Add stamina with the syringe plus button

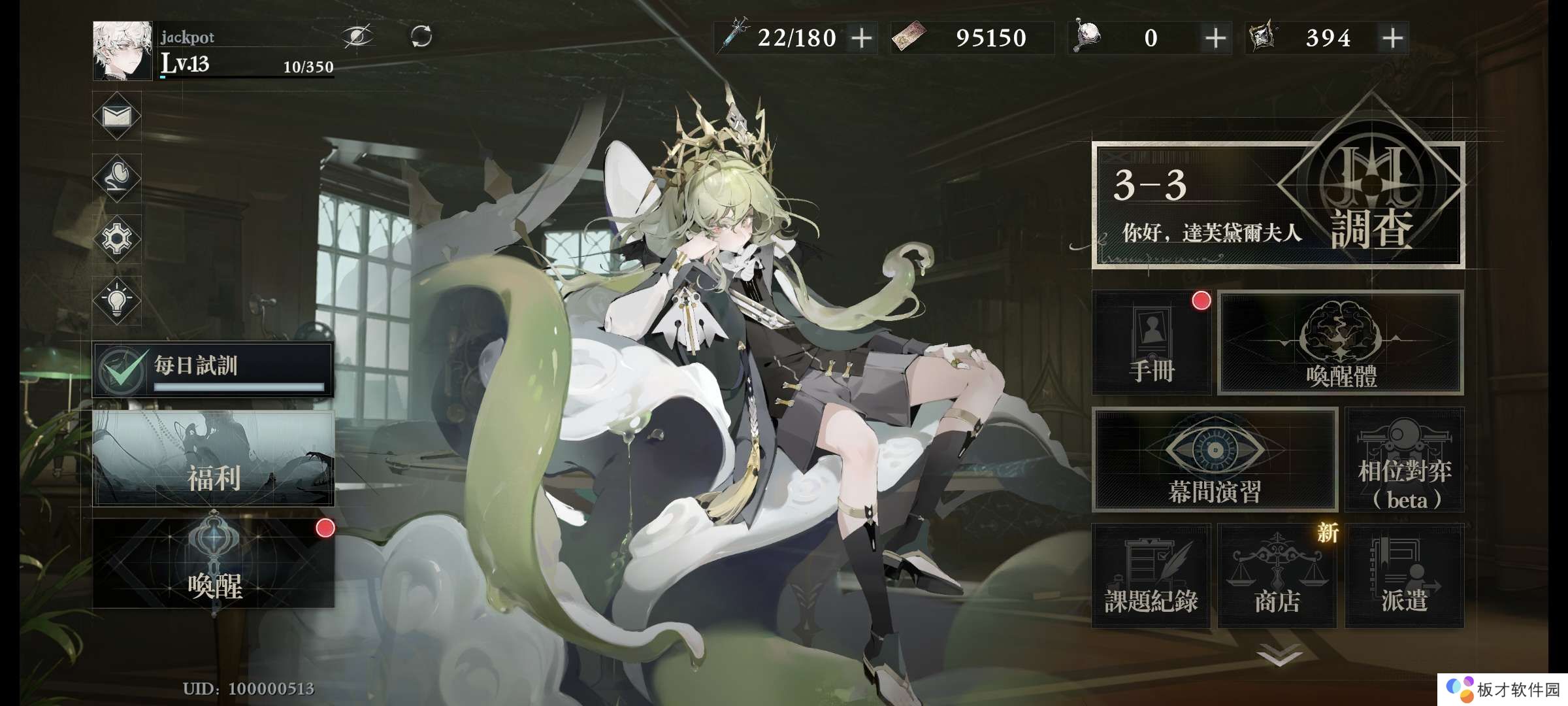[x=862, y=38]
